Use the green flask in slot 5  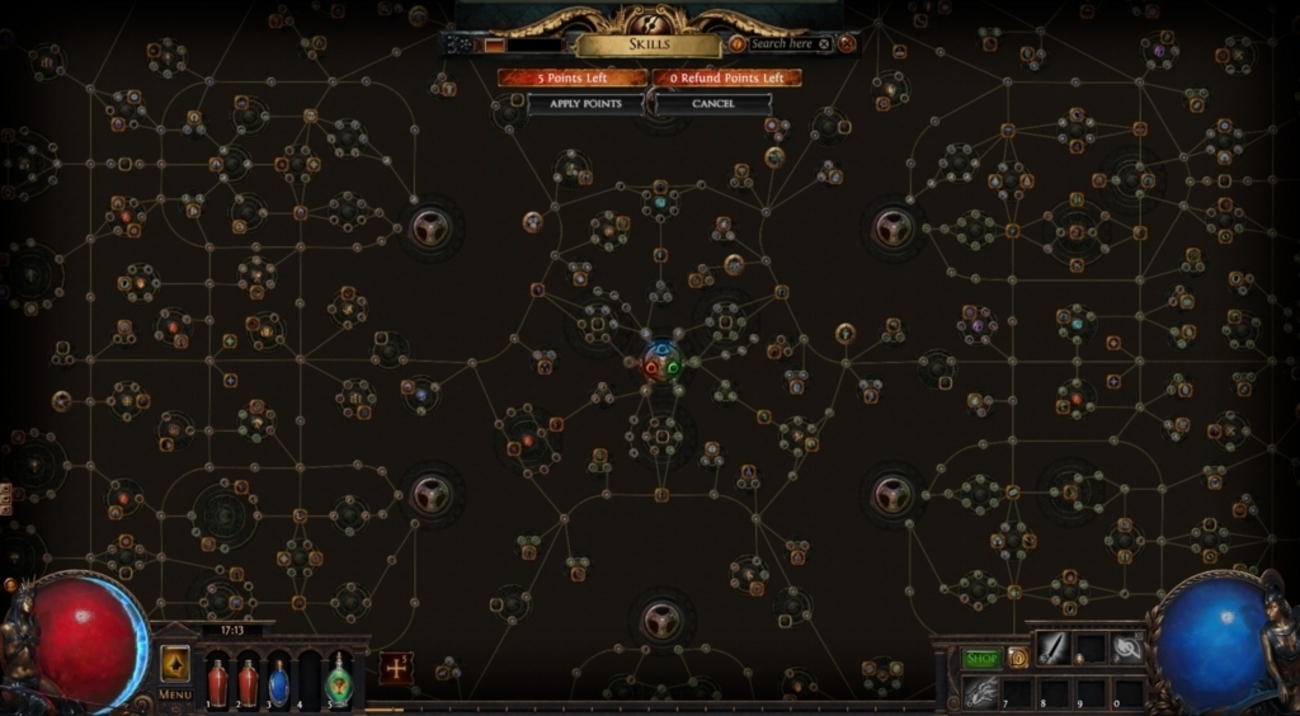341,682
